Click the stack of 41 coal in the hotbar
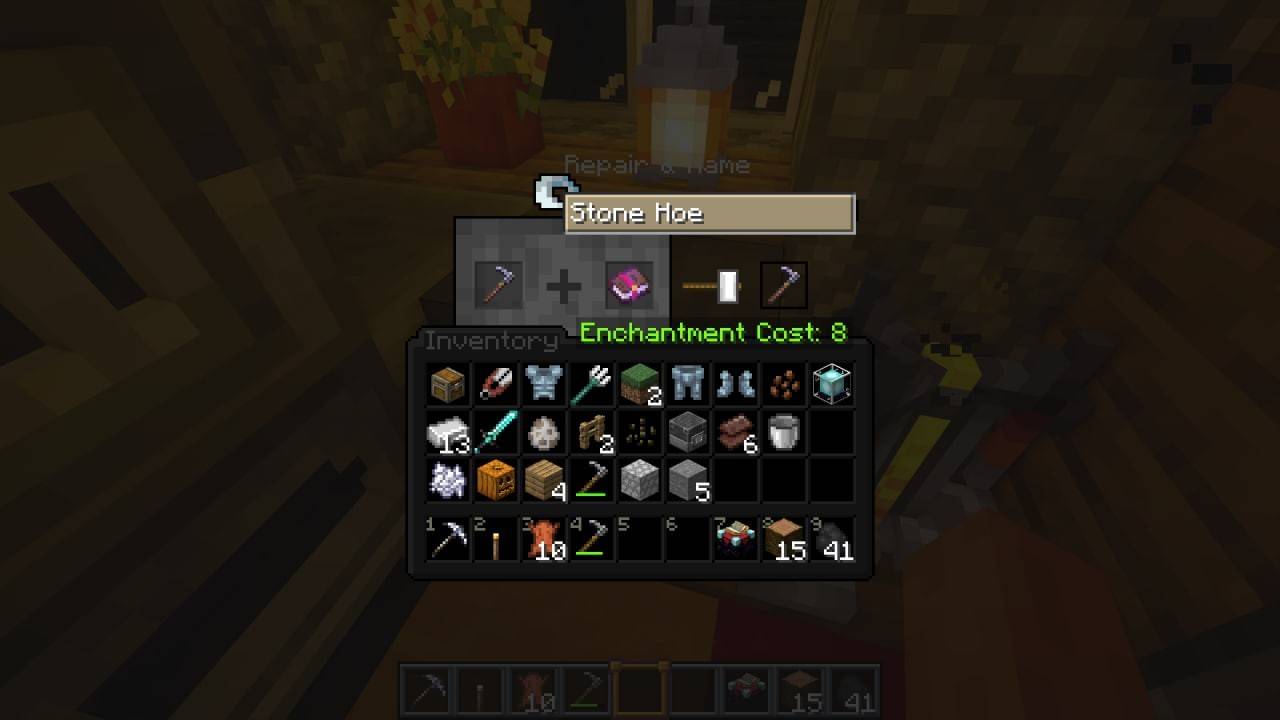Image resolution: width=1280 pixels, height=720 pixels. coord(831,540)
